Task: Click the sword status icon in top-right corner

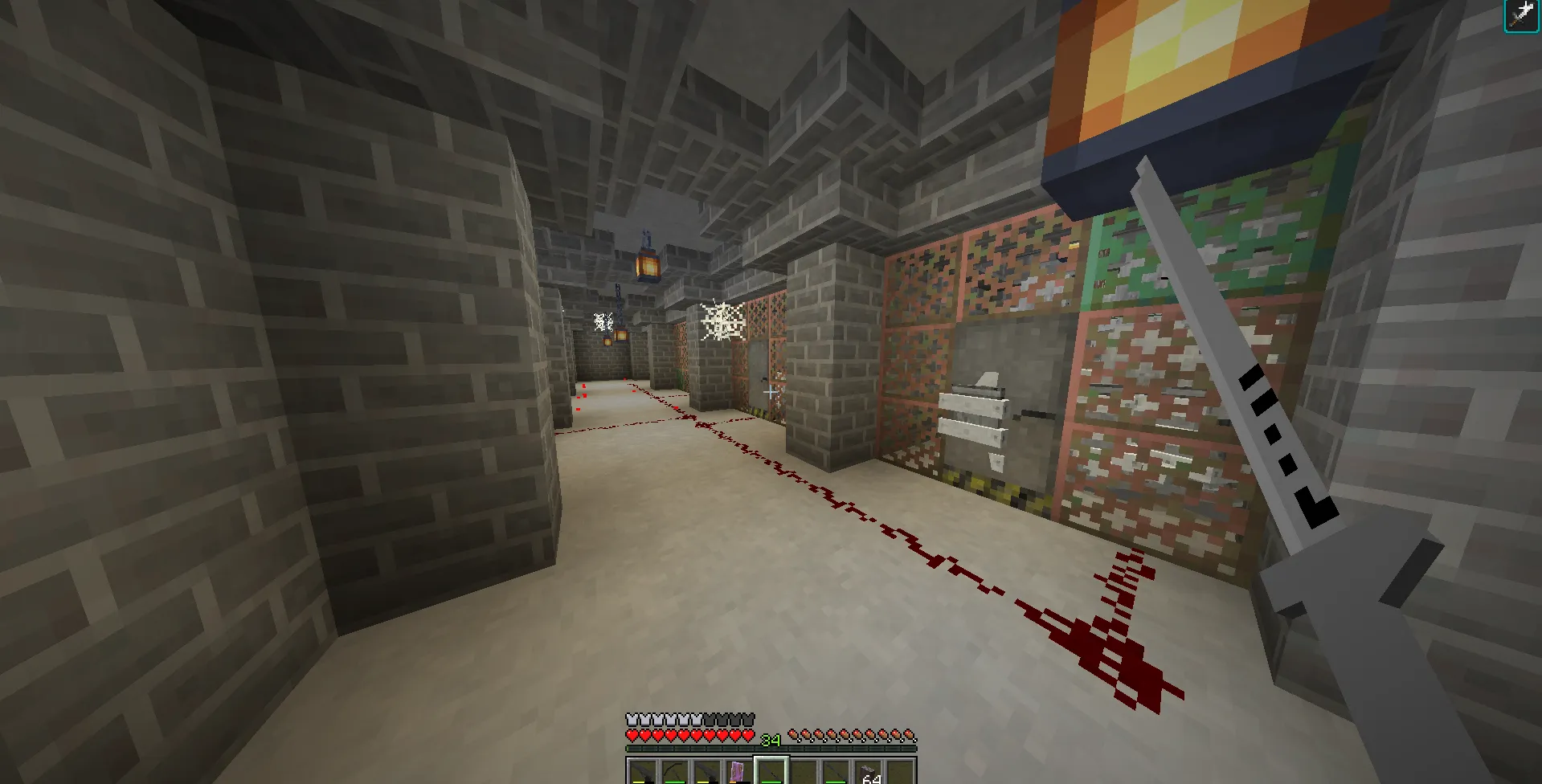Action: click(x=1520, y=16)
